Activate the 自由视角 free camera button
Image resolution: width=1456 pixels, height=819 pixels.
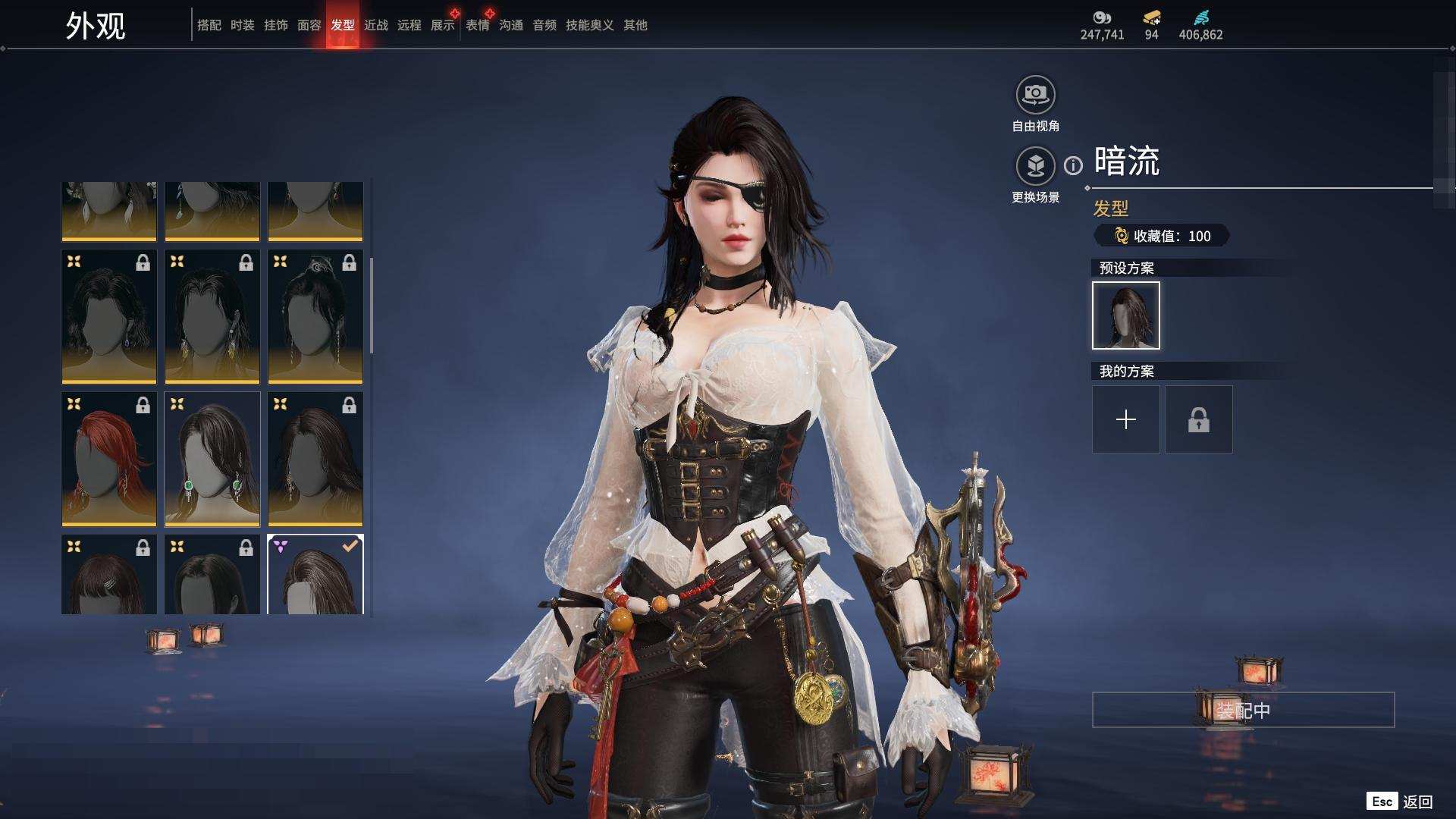click(1035, 96)
